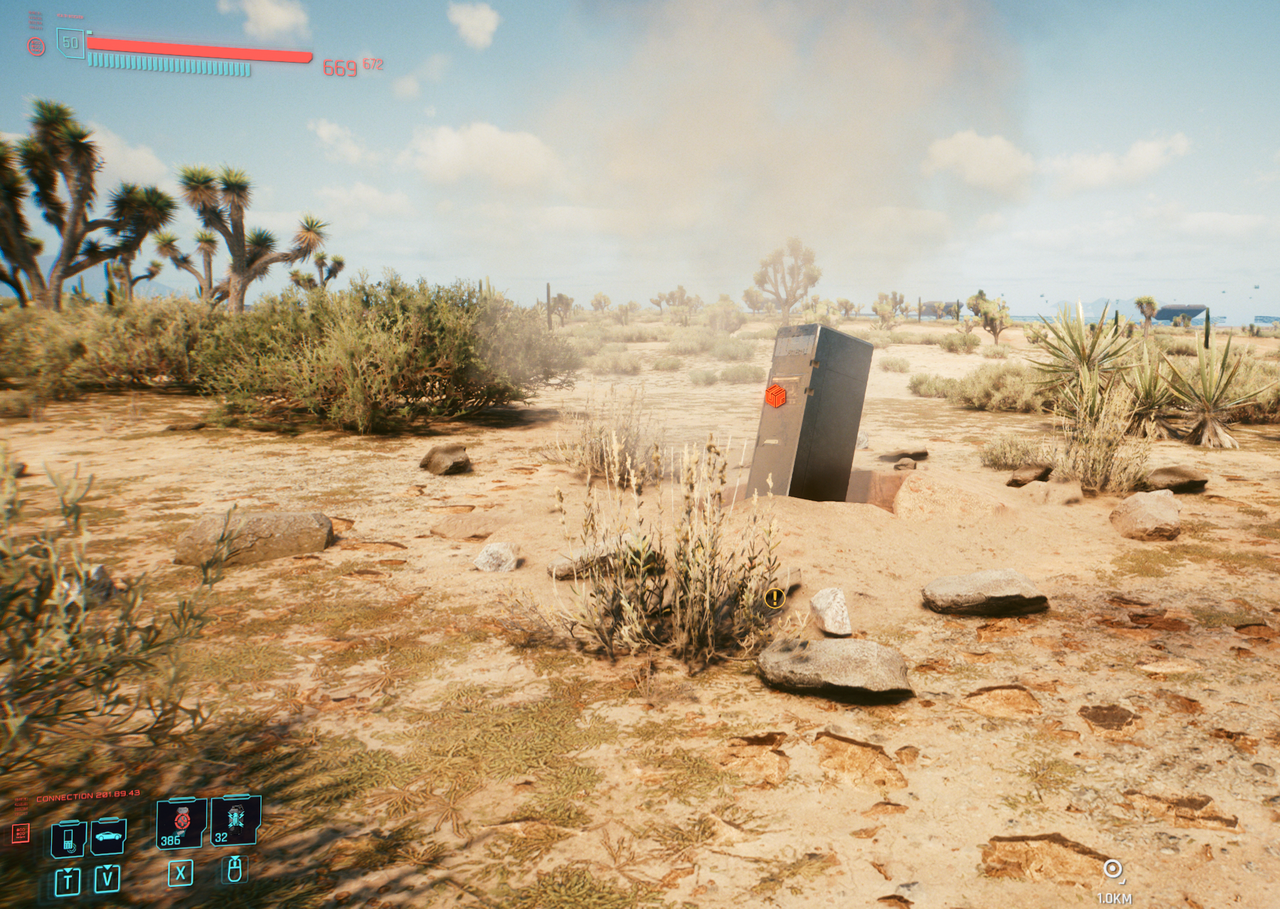
Task: Select the orange cube loot marker
Action: (775, 396)
